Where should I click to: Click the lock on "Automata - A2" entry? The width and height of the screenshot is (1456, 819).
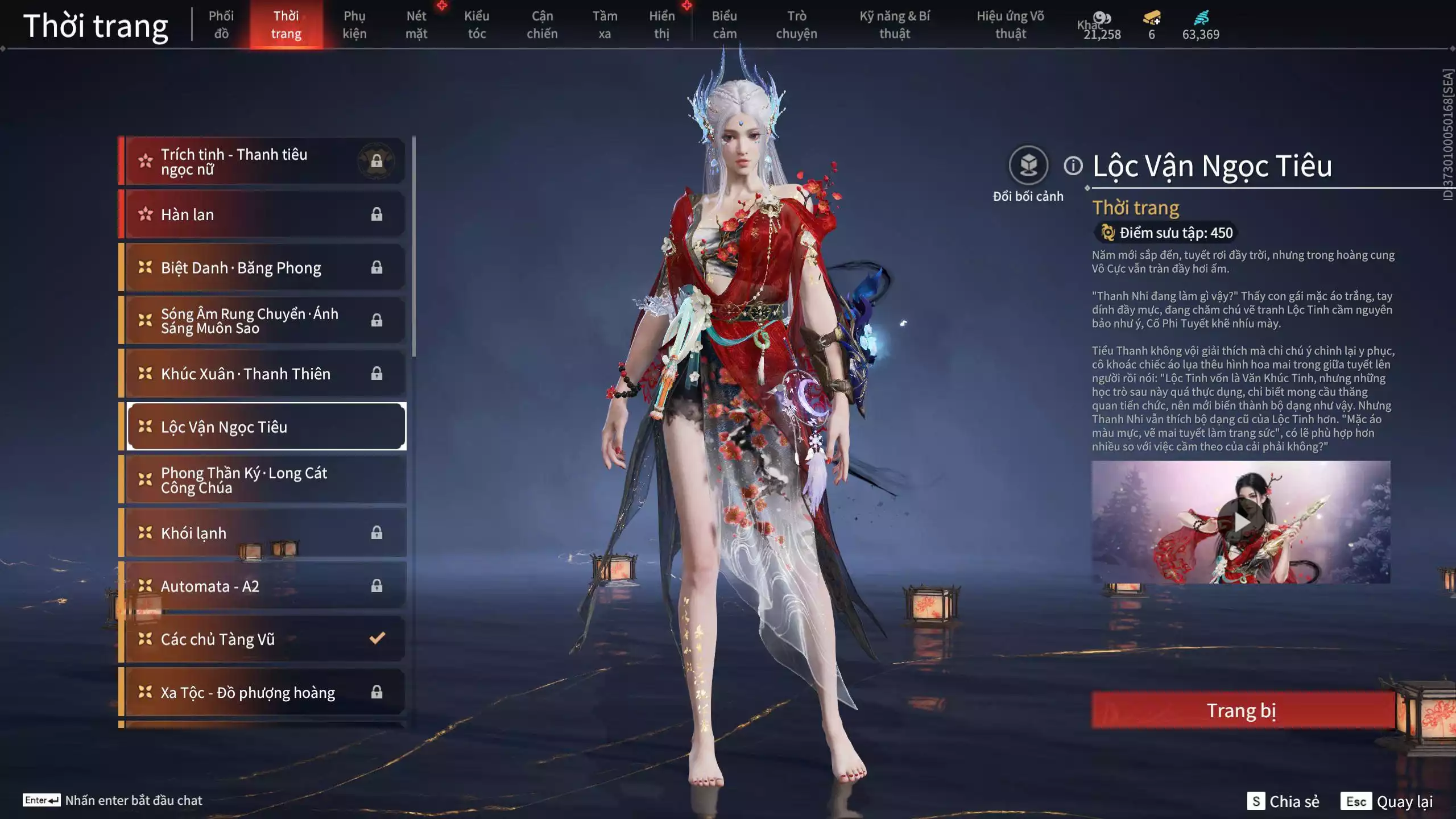(376, 585)
